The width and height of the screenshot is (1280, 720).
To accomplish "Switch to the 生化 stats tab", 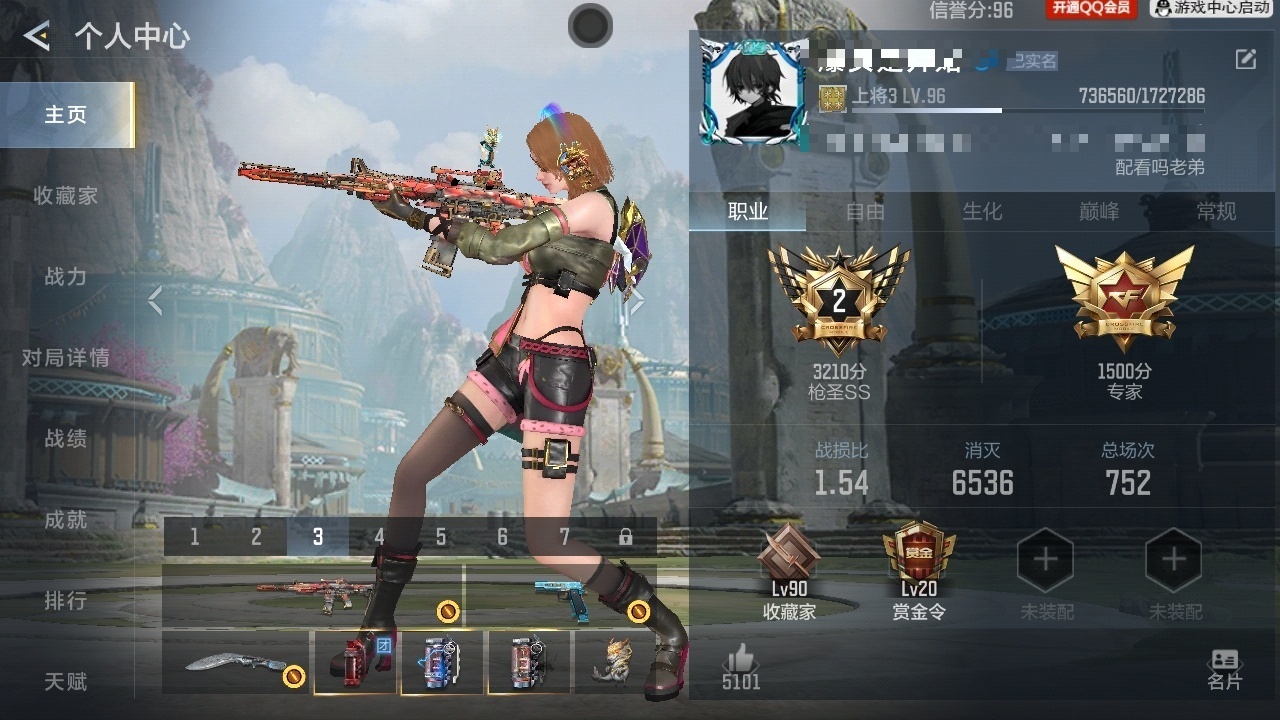I will coord(982,212).
